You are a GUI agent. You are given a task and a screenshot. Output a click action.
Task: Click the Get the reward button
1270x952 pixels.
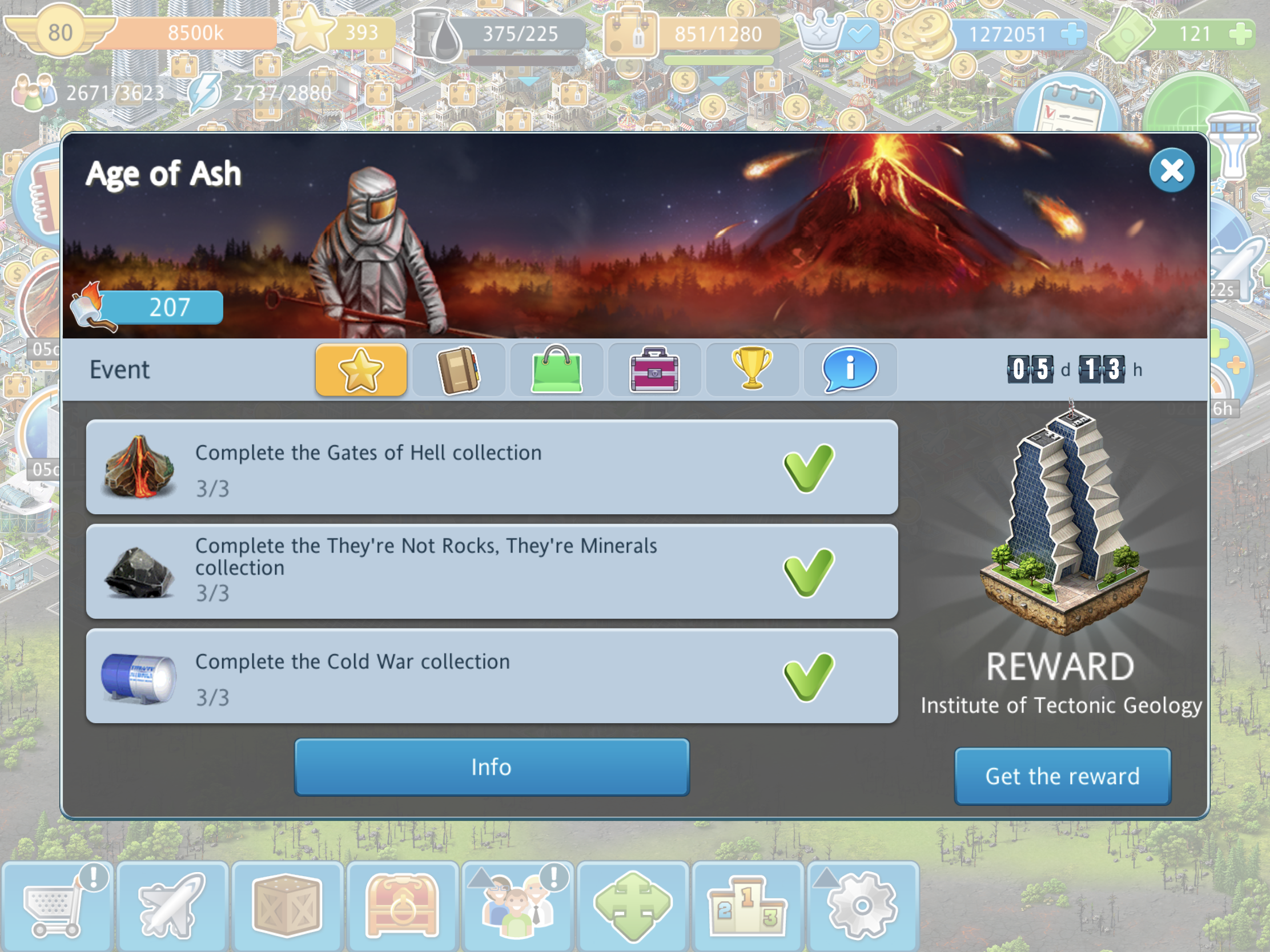1062,776
